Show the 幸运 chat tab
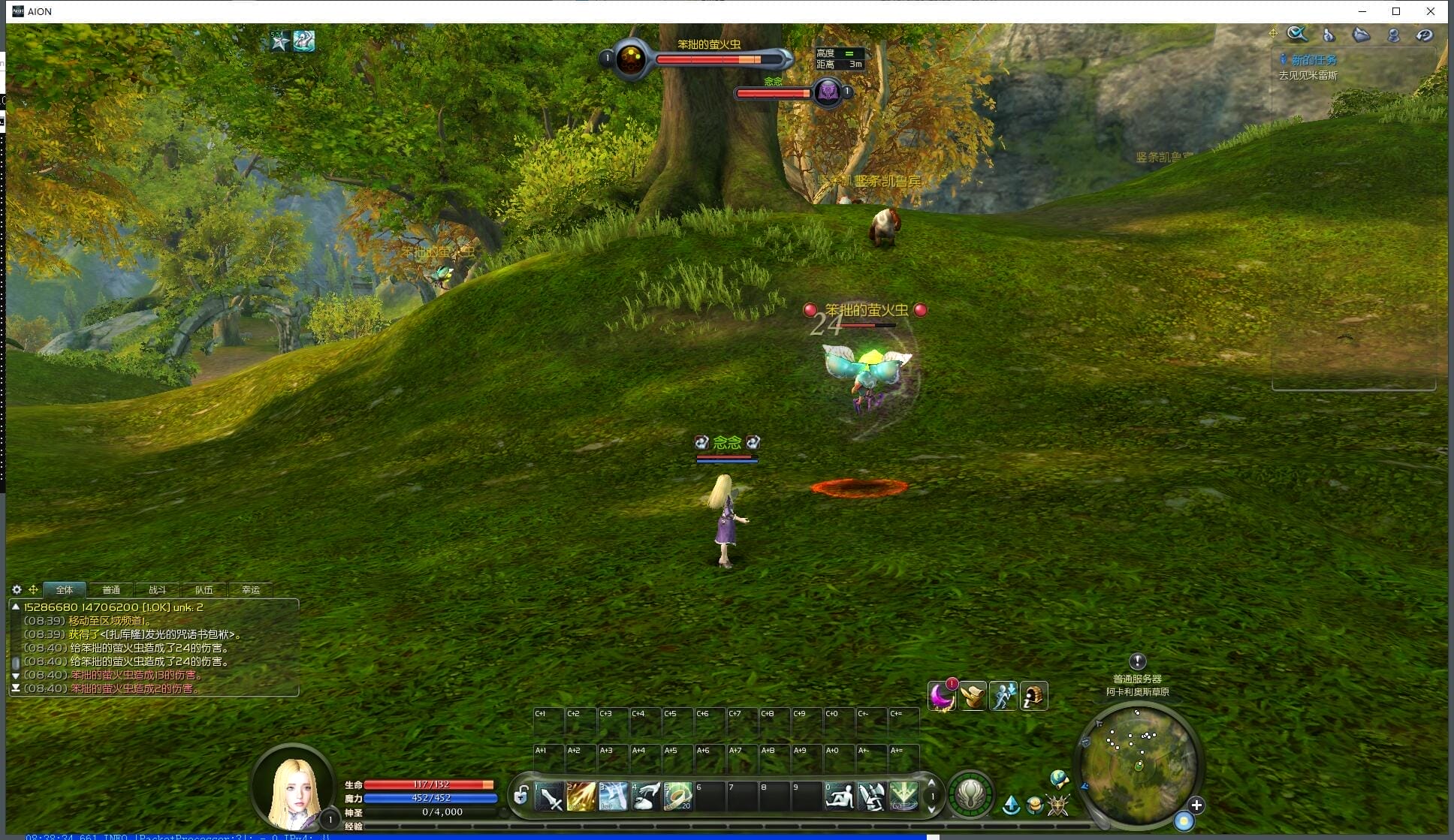 click(250, 590)
